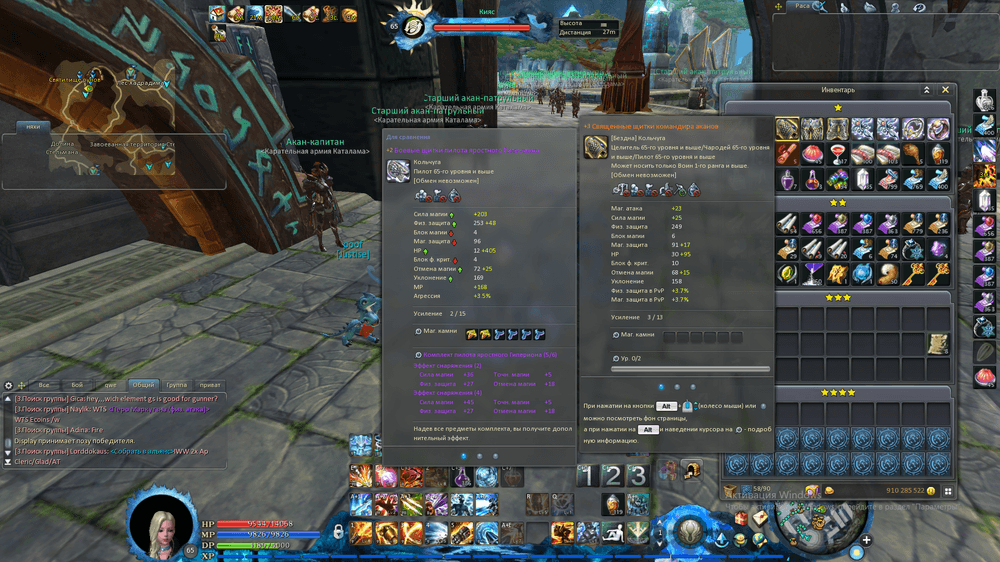Select the scroll item in the three-star bag
This screenshot has width=1000, height=562.
coord(937,344)
